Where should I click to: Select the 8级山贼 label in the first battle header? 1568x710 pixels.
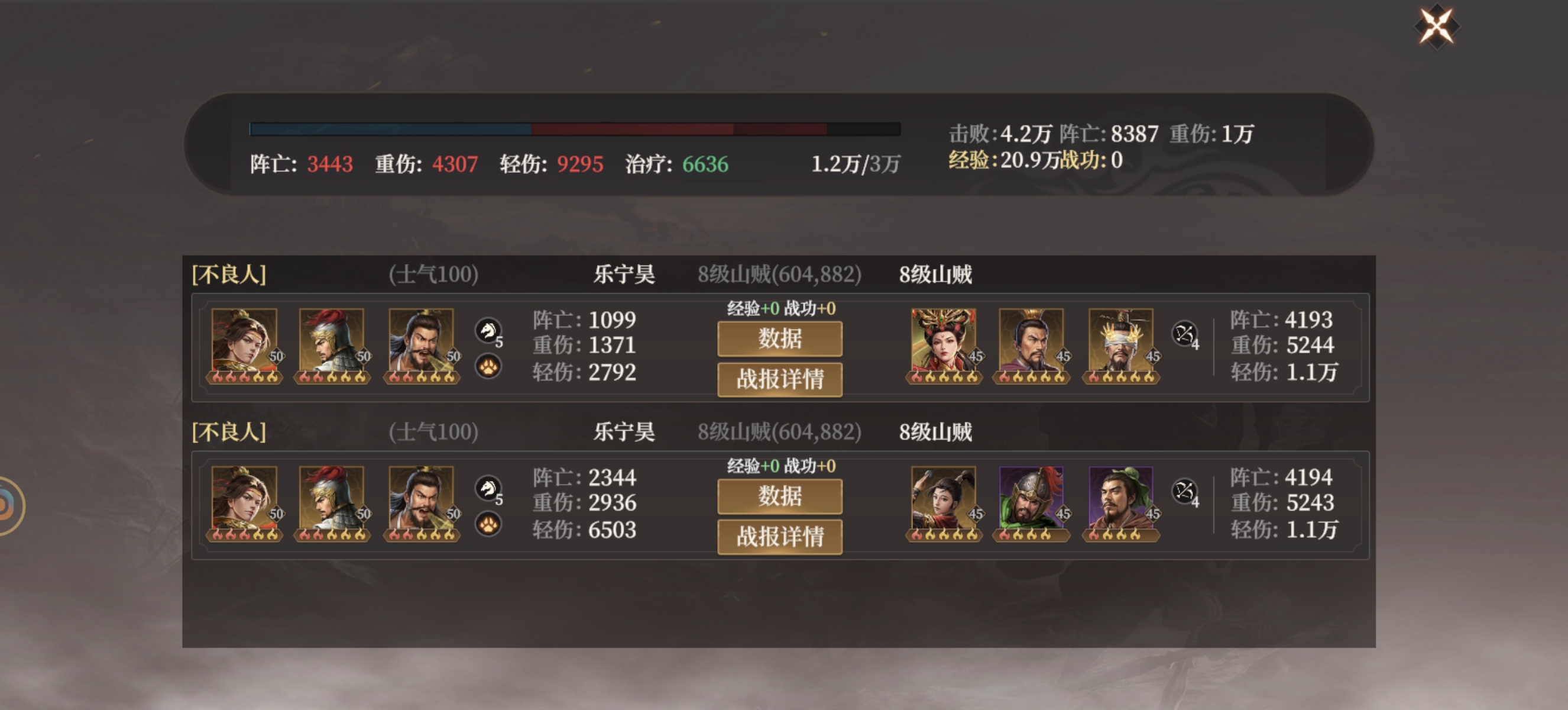935,274
